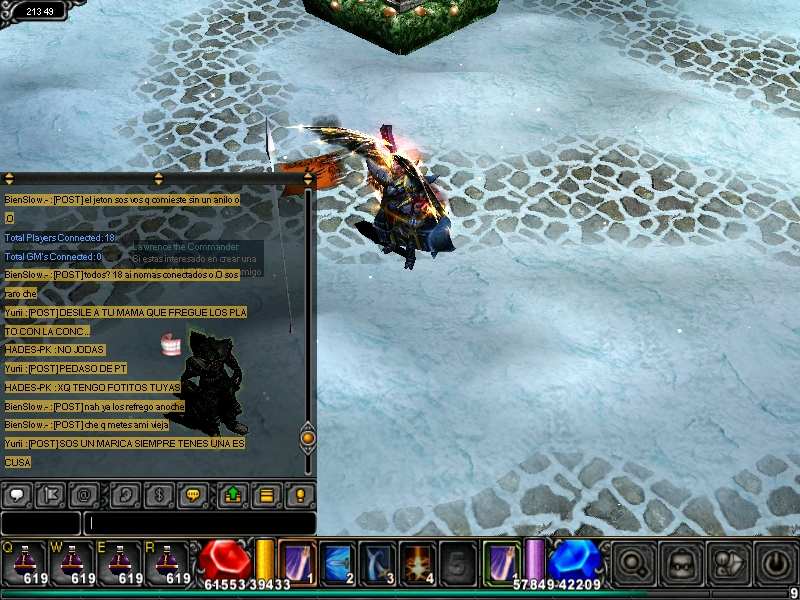Click the speech bubble chat mode button
The width and height of the screenshot is (800, 600).
17,494
